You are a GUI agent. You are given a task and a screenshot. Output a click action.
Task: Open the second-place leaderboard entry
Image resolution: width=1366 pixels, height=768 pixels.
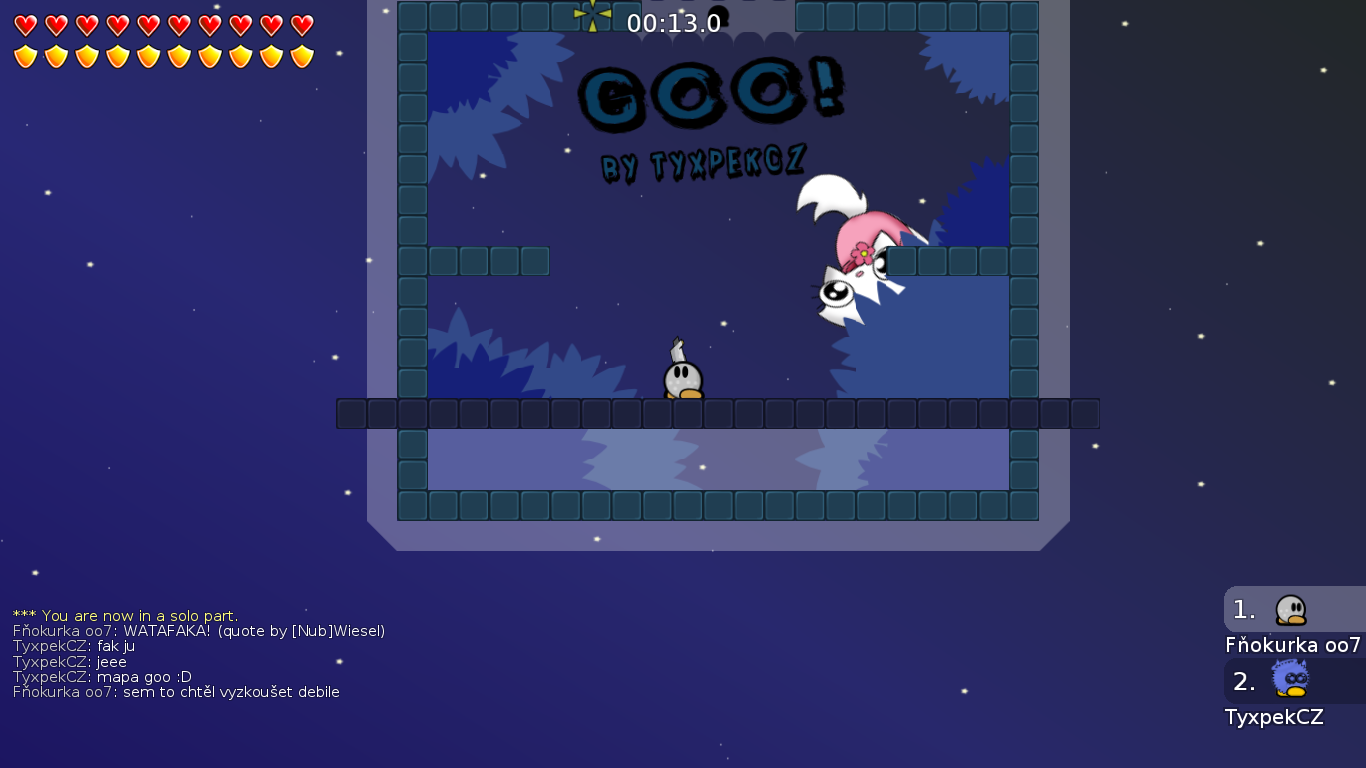click(1290, 680)
